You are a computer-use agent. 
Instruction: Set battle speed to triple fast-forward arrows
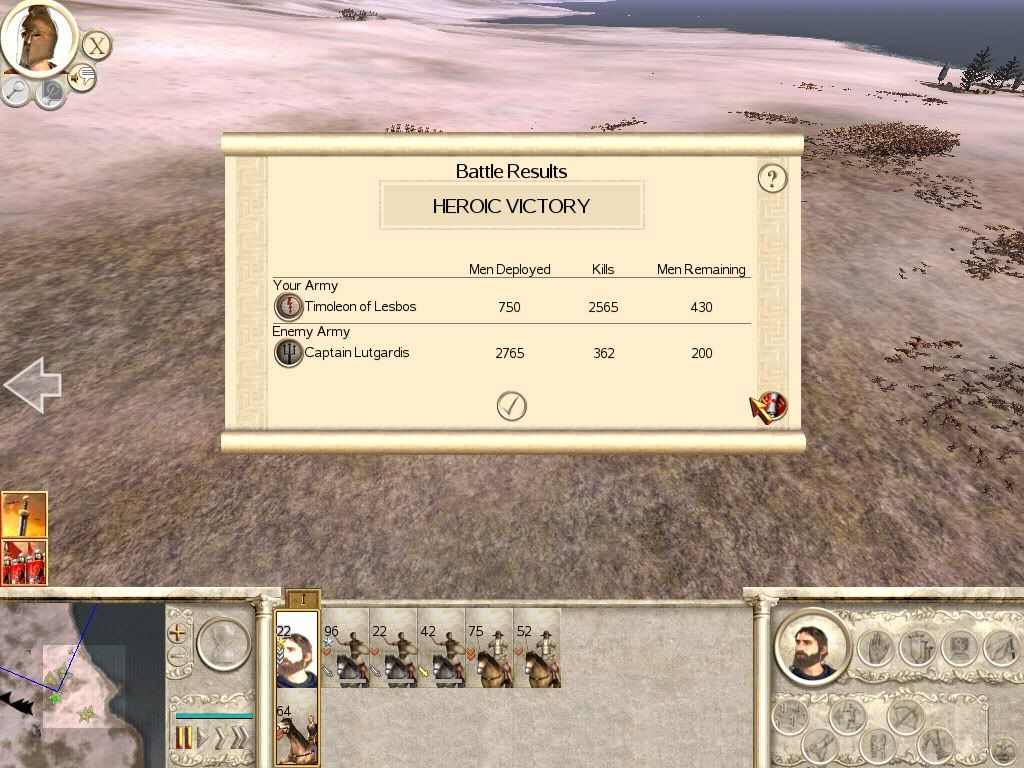pos(238,739)
